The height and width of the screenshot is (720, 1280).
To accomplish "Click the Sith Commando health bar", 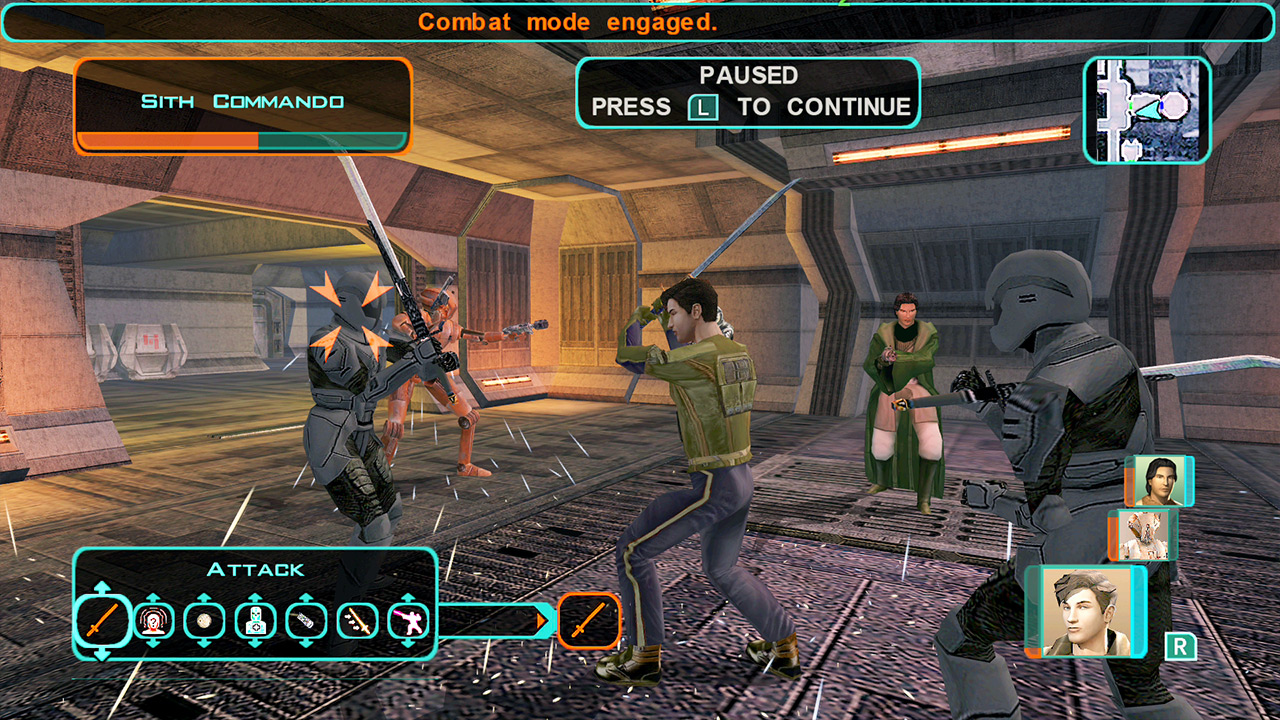I will click(240, 141).
